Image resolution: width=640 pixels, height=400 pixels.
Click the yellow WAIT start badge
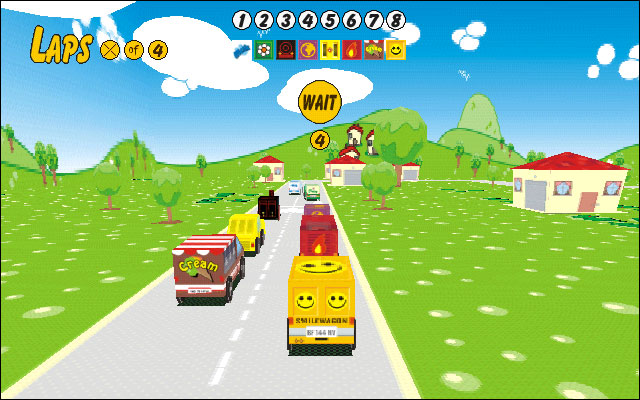pos(320,101)
